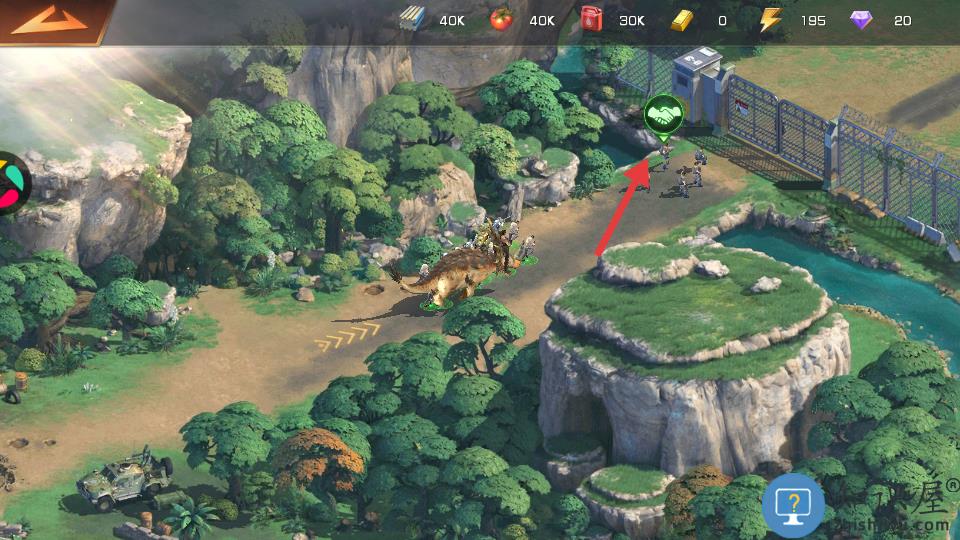Tap the lightning bolt energy icon
The height and width of the screenshot is (540, 960).
point(769,20)
